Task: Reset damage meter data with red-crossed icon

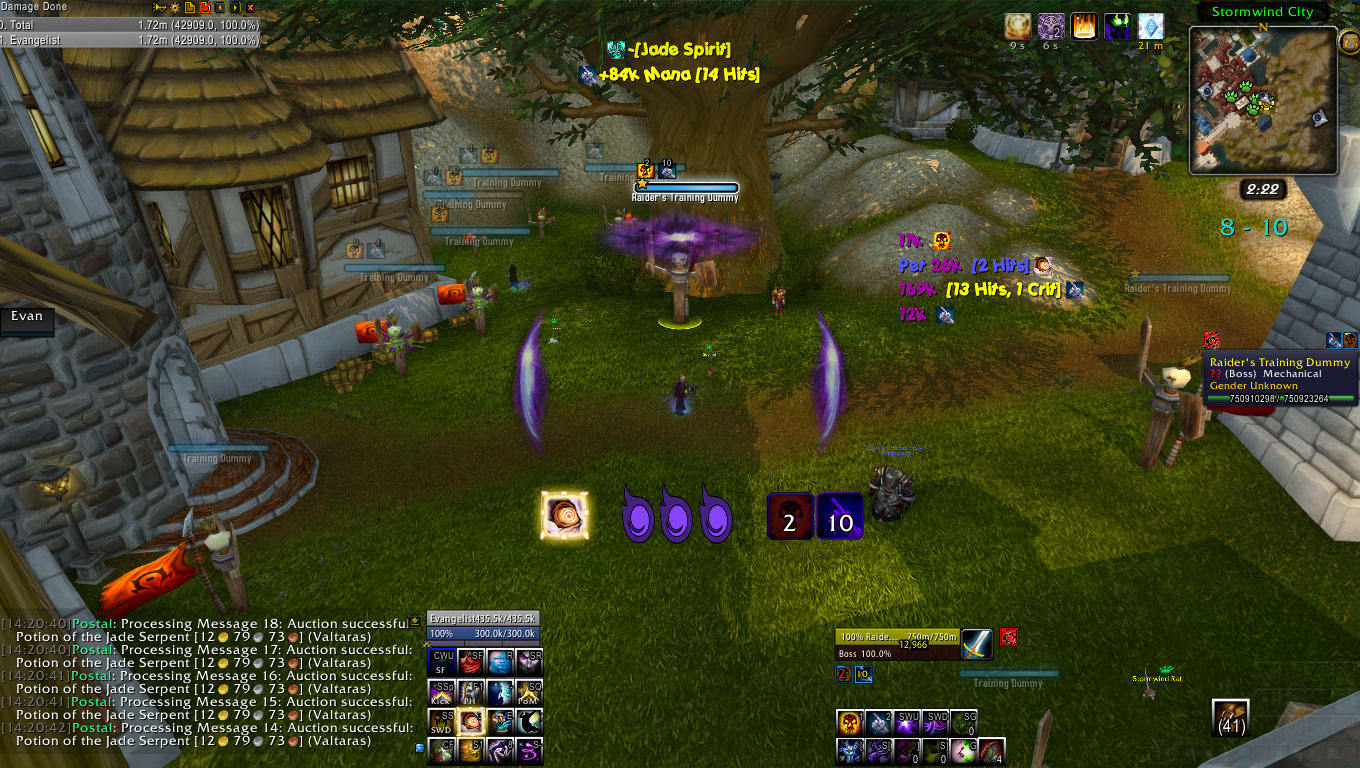Action: point(205,7)
